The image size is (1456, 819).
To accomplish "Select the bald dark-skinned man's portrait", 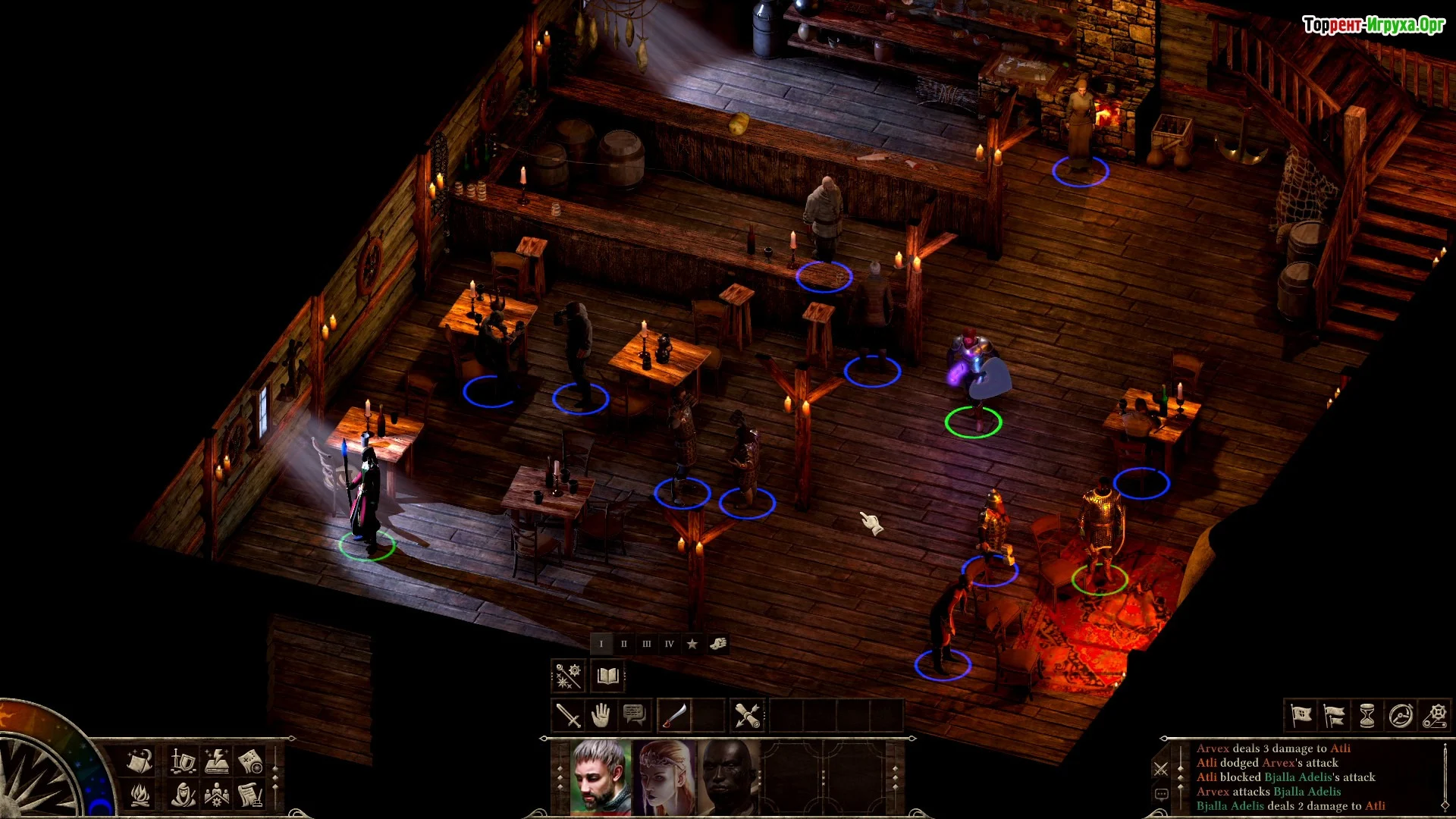I will pyautogui.click(x=728, y=776).
